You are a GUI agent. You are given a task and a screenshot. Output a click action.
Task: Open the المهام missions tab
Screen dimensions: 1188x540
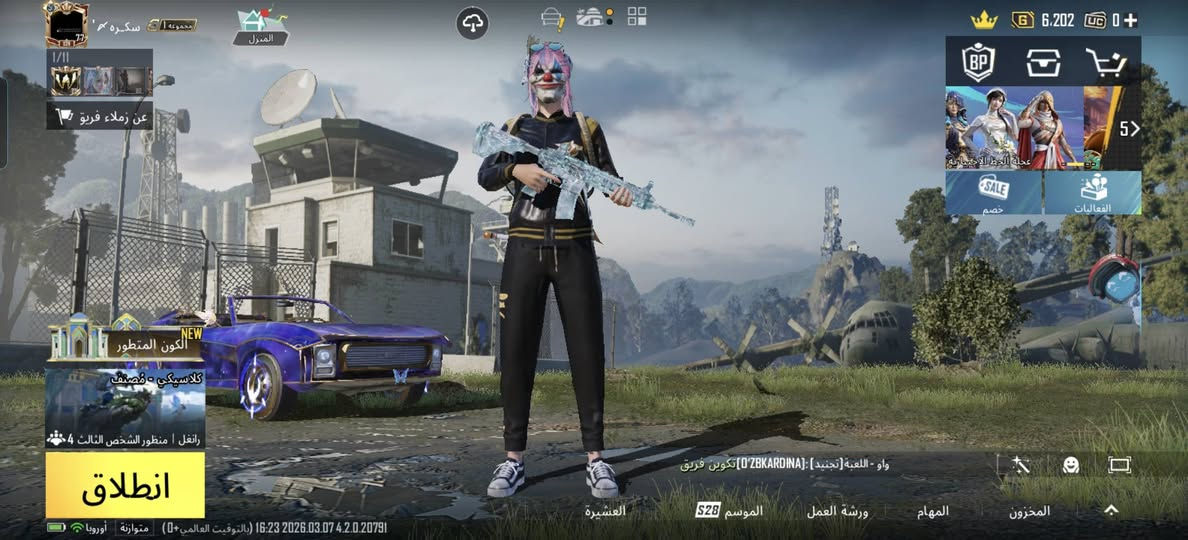tap(933, 511)
